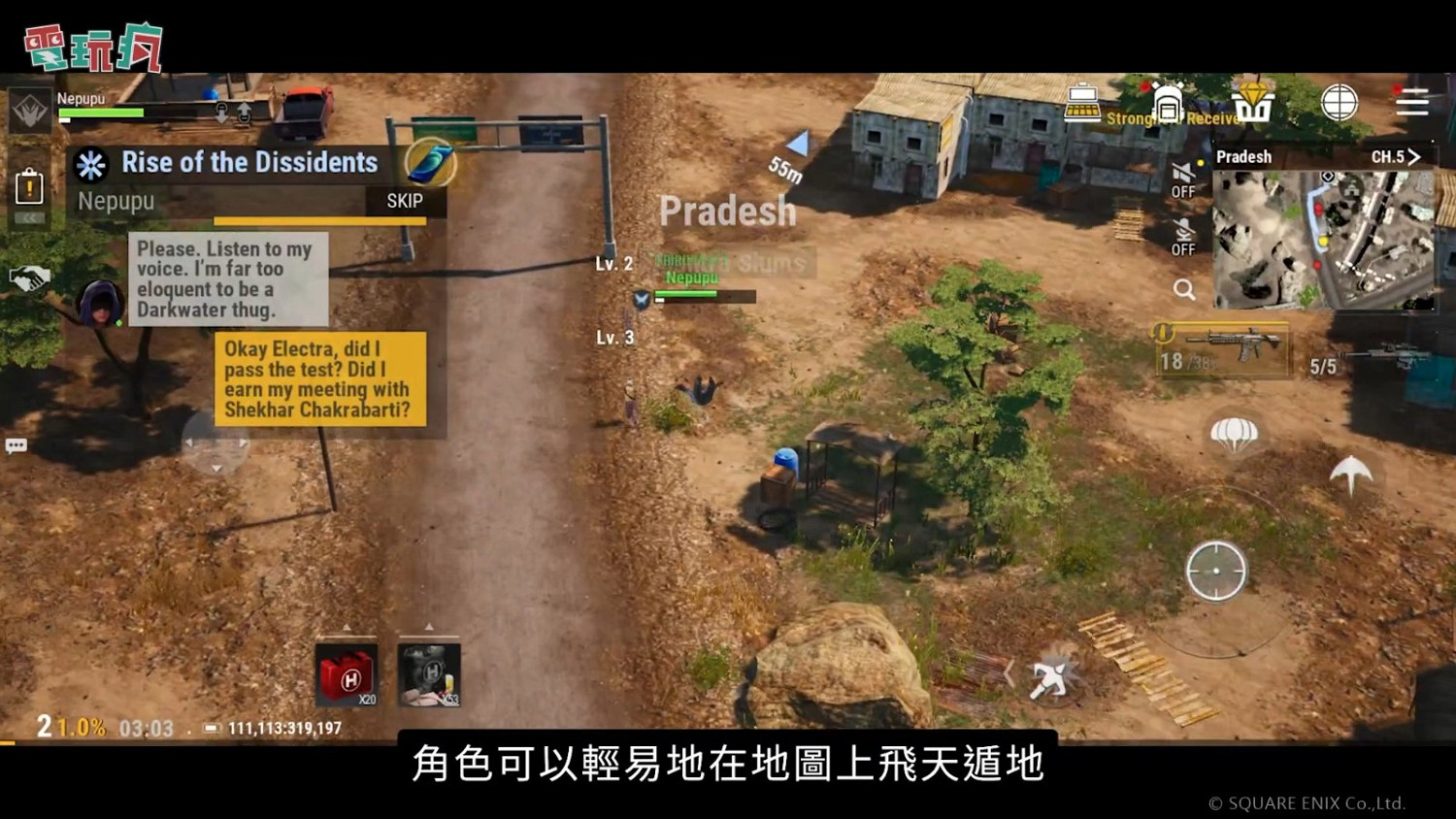Screen dimensions: 1456x819
Task: Open the mission clipboard icon with alert mark
Action: 30,186
